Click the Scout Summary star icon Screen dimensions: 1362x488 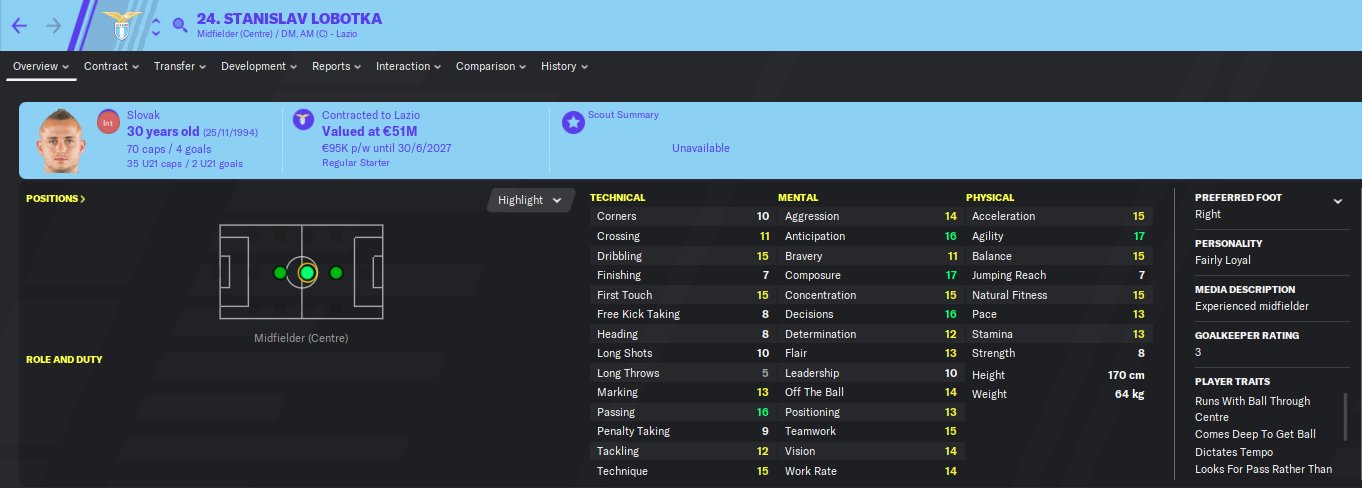point(573,122)
